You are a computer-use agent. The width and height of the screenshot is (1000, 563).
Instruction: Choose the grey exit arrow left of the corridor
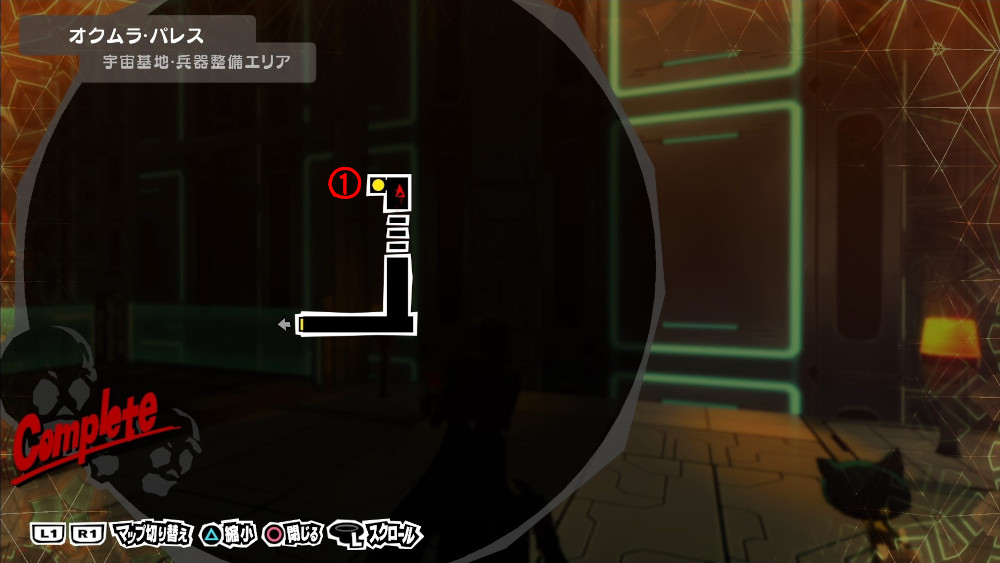(284, 324)
